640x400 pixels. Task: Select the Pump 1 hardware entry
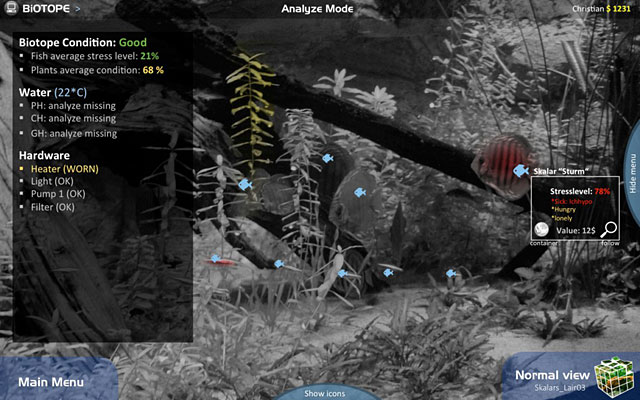point(57,194)
